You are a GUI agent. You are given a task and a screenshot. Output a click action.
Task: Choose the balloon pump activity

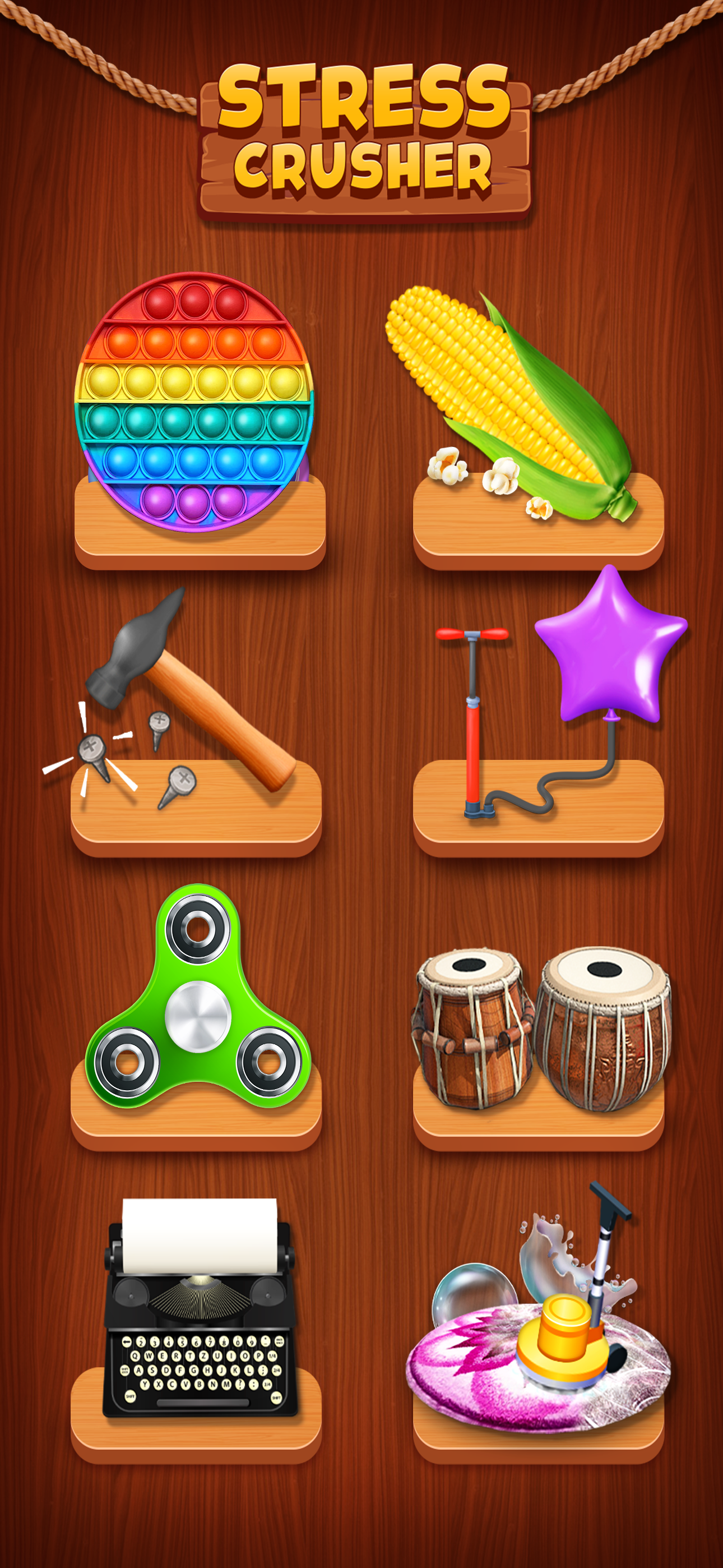(536, 718)
